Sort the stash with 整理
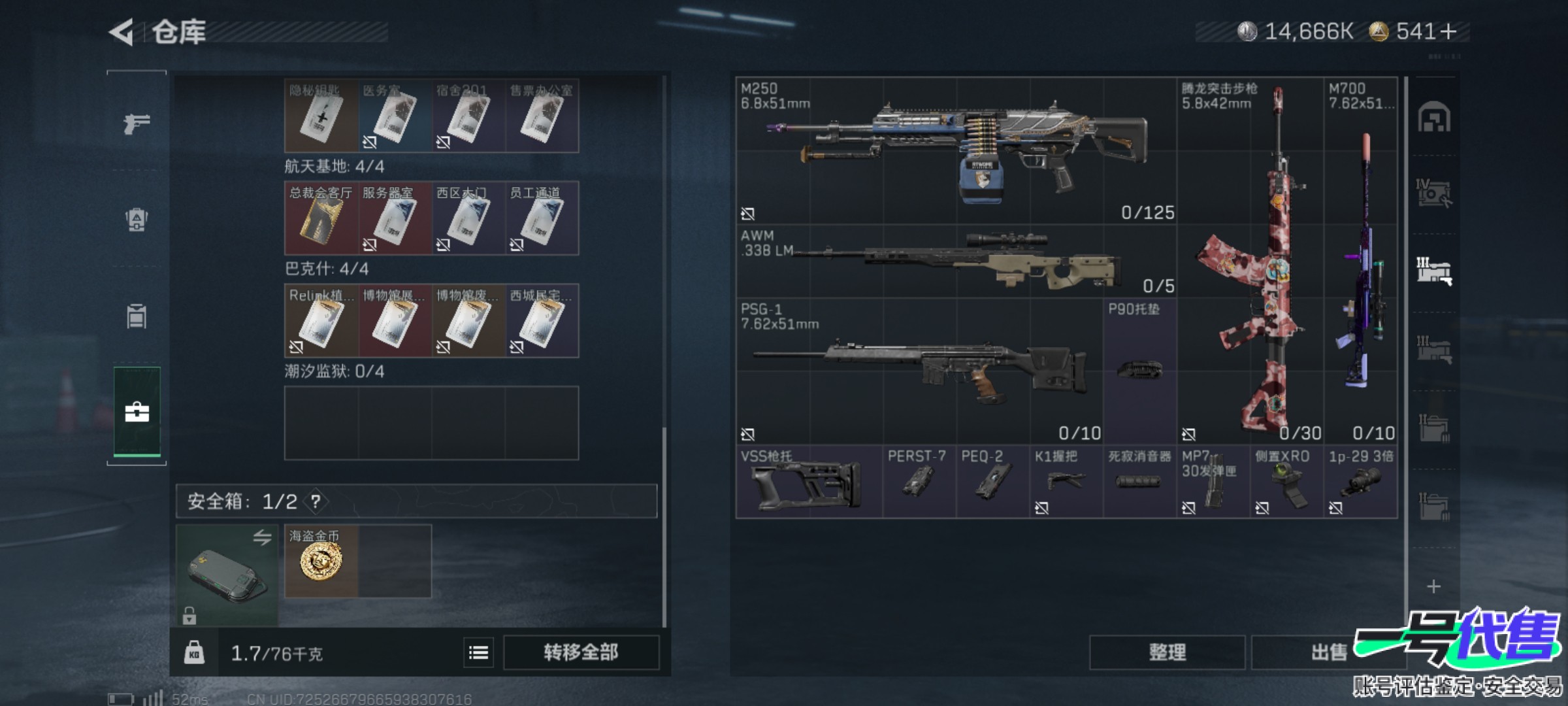1568x706 pixels. (x=1167, y=652)
